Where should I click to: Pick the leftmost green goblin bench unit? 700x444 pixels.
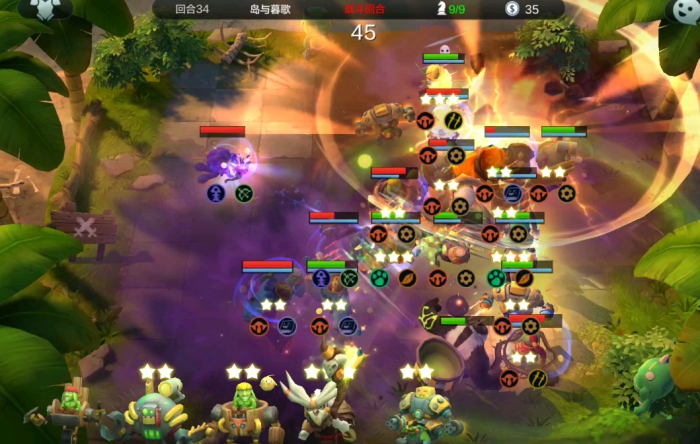[68, 410]
